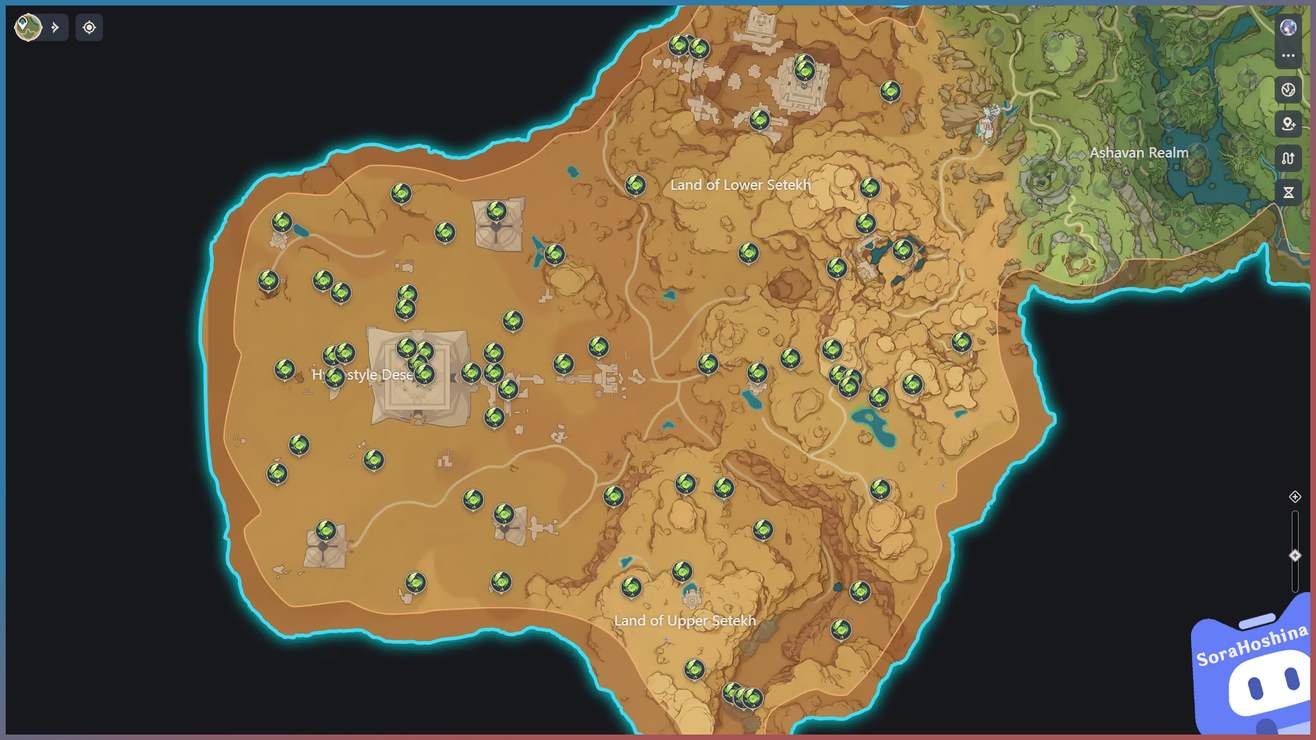Viewport: 1316px width, 740px height.
Task: Open the route planner tool
Action: 1288,158
